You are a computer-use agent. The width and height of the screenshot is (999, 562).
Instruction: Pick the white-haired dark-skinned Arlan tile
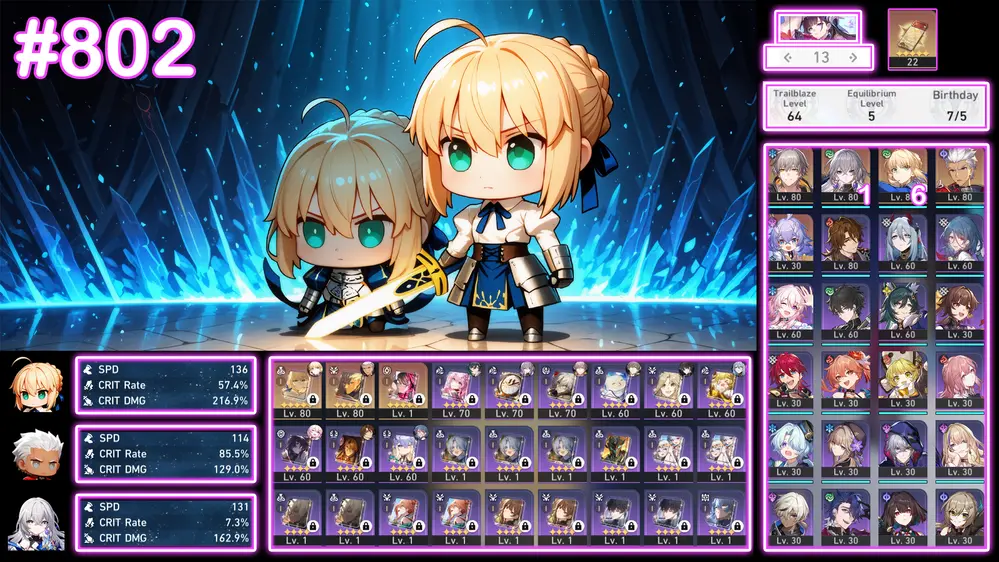point(789,512)
